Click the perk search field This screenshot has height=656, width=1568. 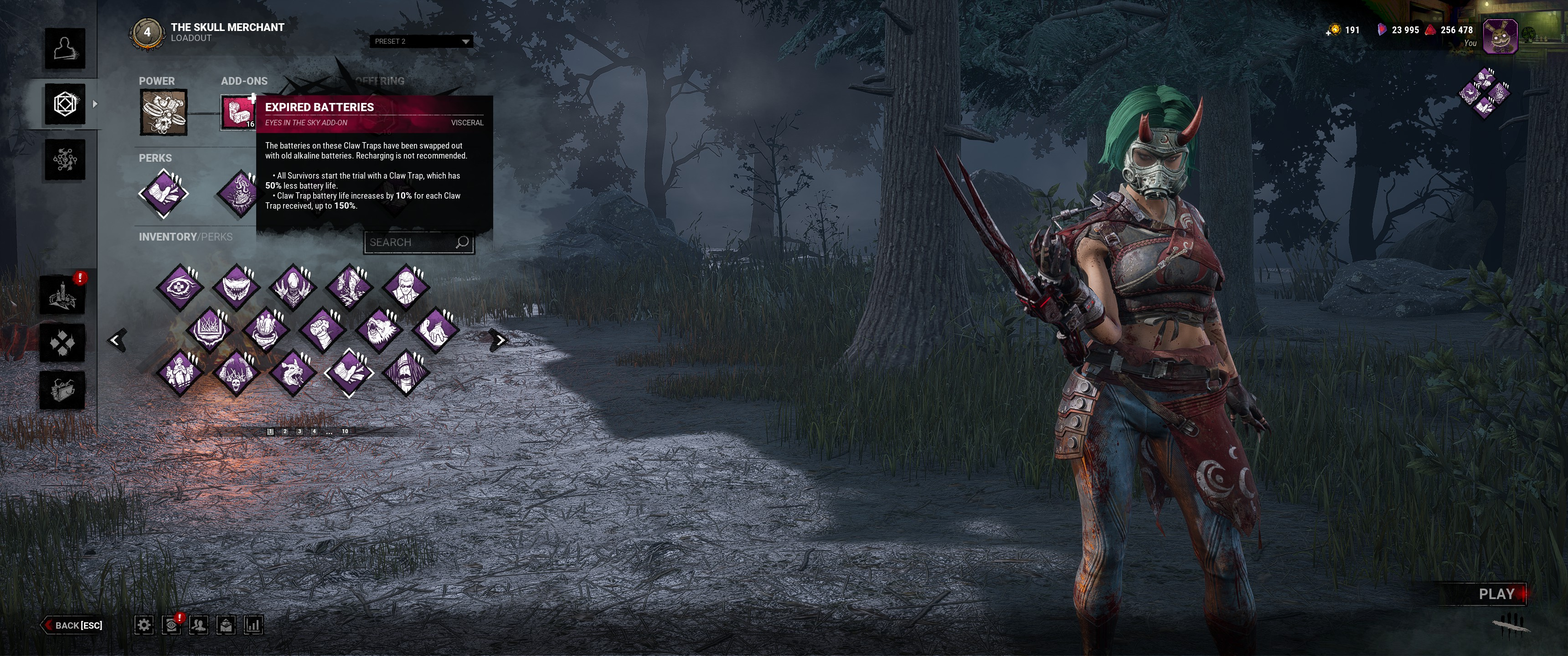[x=412, y=242]
